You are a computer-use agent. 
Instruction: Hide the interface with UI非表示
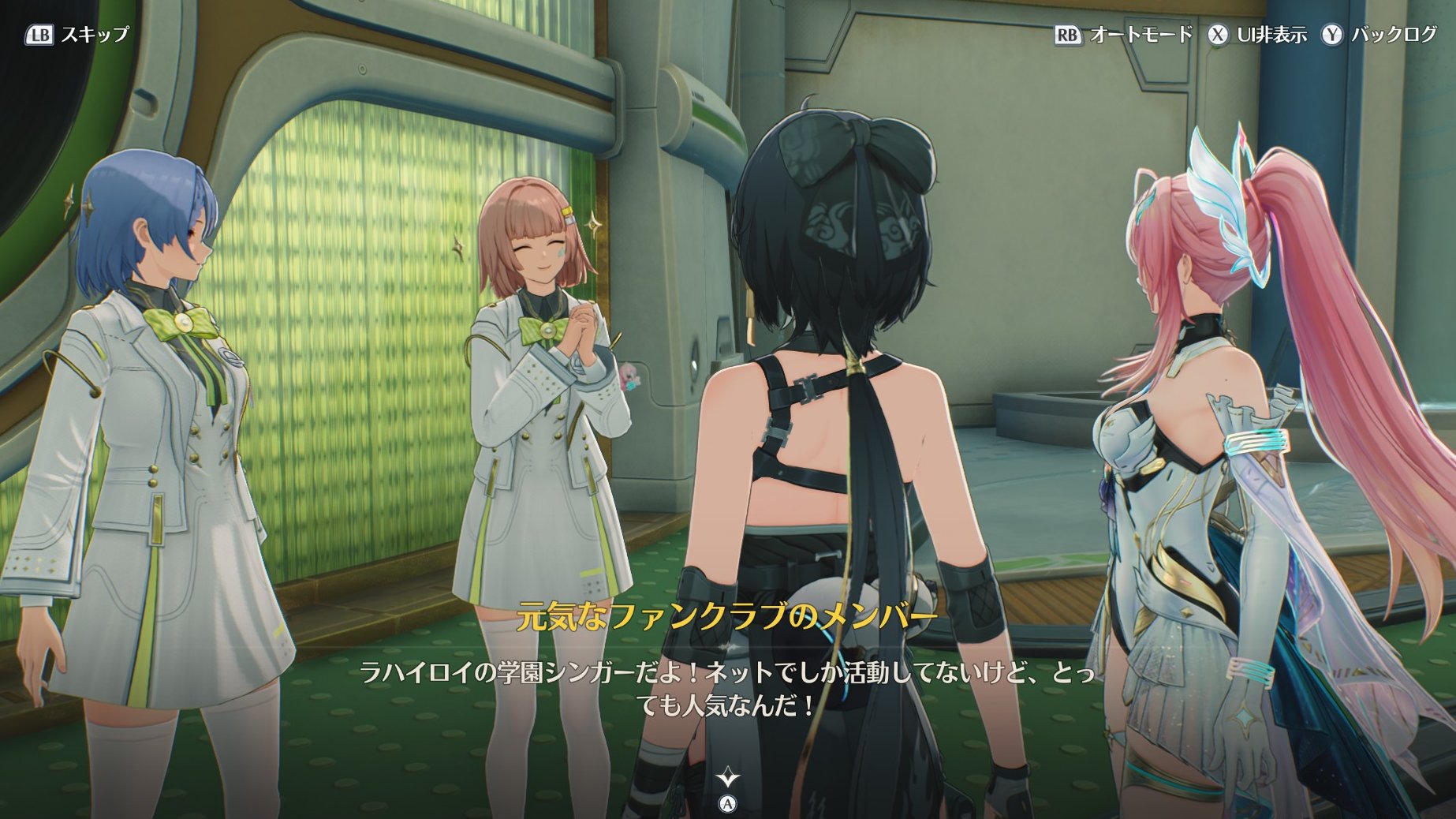click(x=1257, y=35)
